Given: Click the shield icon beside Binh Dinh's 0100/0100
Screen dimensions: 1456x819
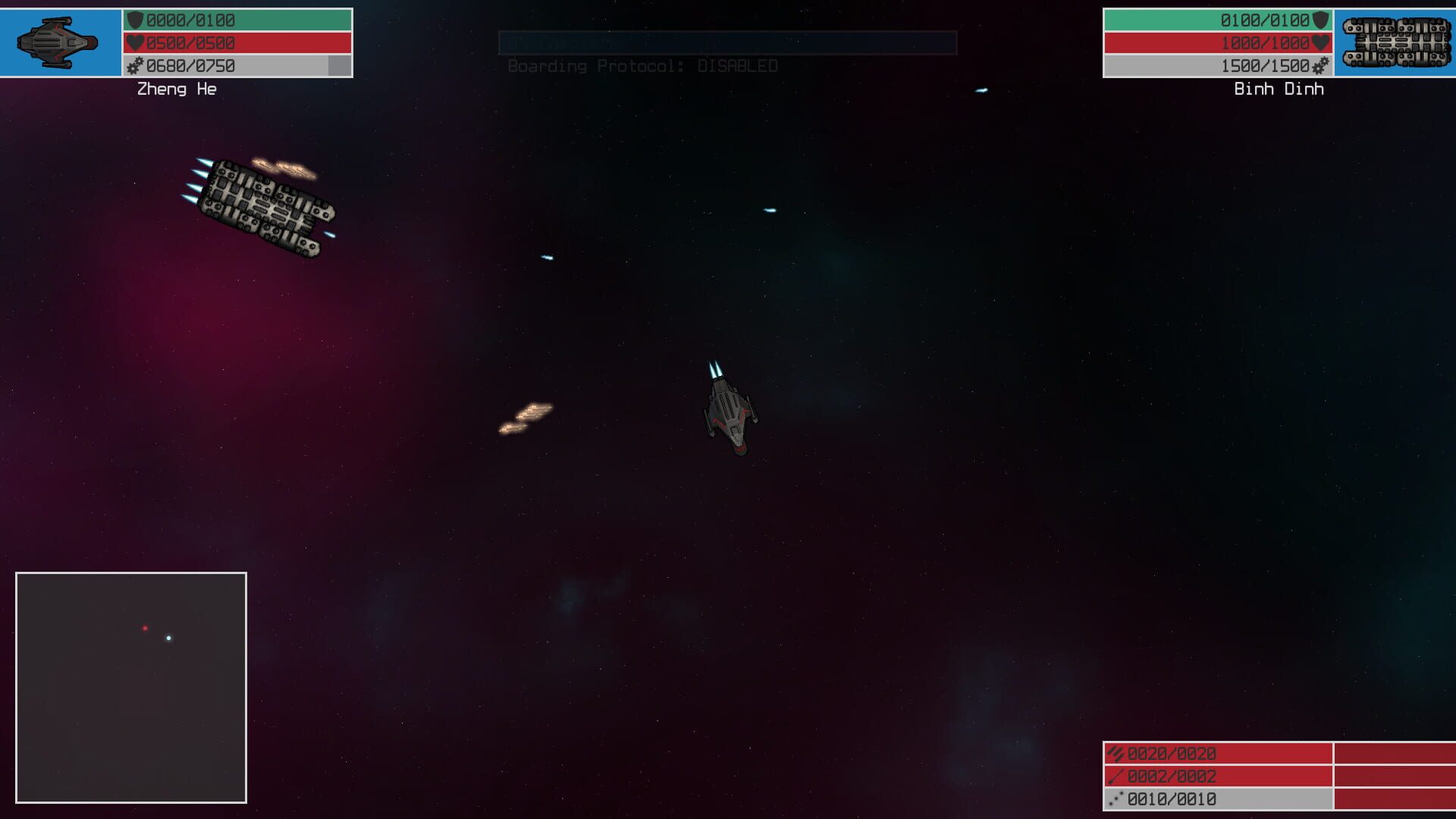Looking at the screenshot, I should (1319, 20).
